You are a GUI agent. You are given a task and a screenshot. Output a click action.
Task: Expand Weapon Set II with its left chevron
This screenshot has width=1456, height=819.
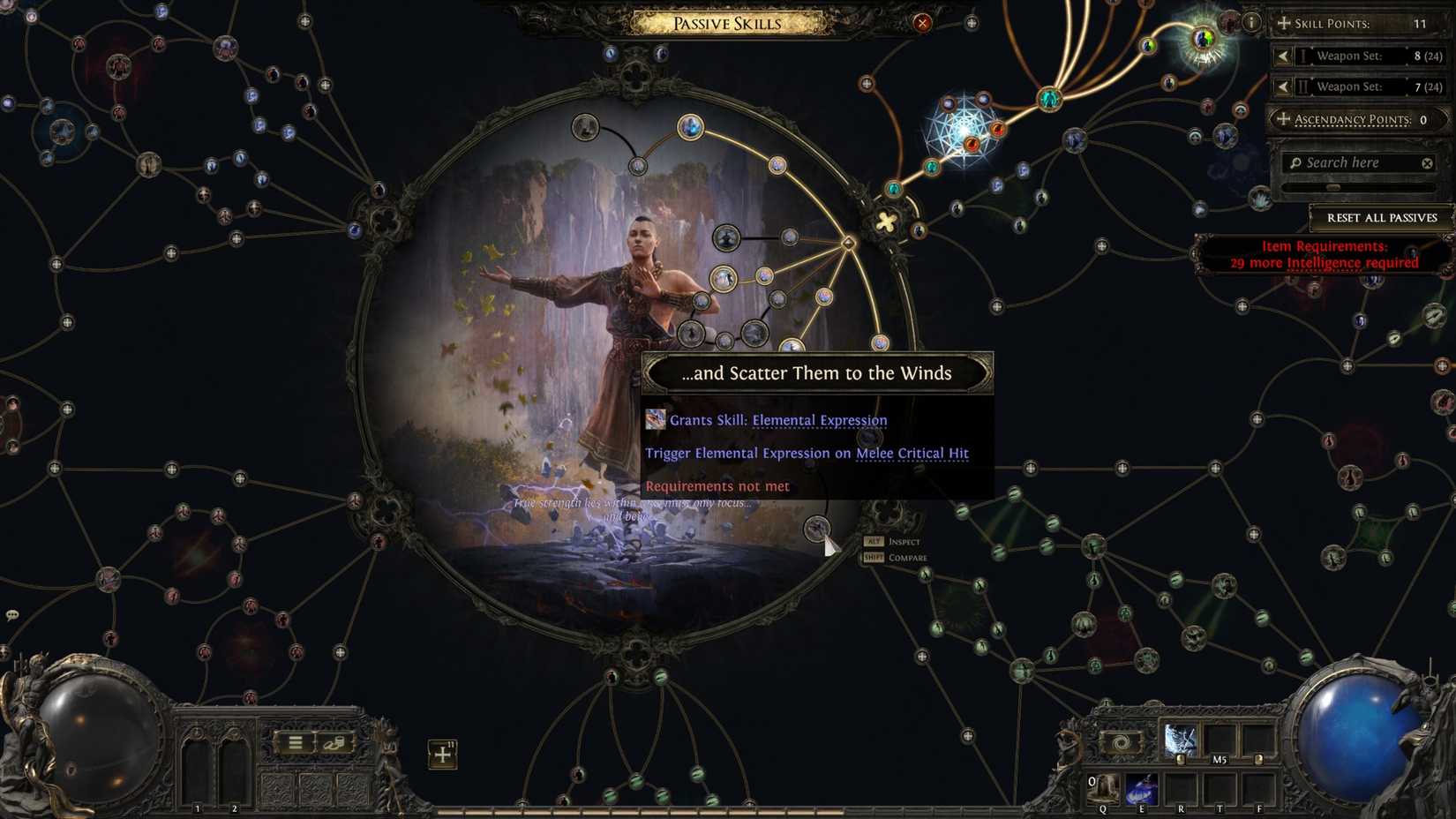[x=1283, y=86]
